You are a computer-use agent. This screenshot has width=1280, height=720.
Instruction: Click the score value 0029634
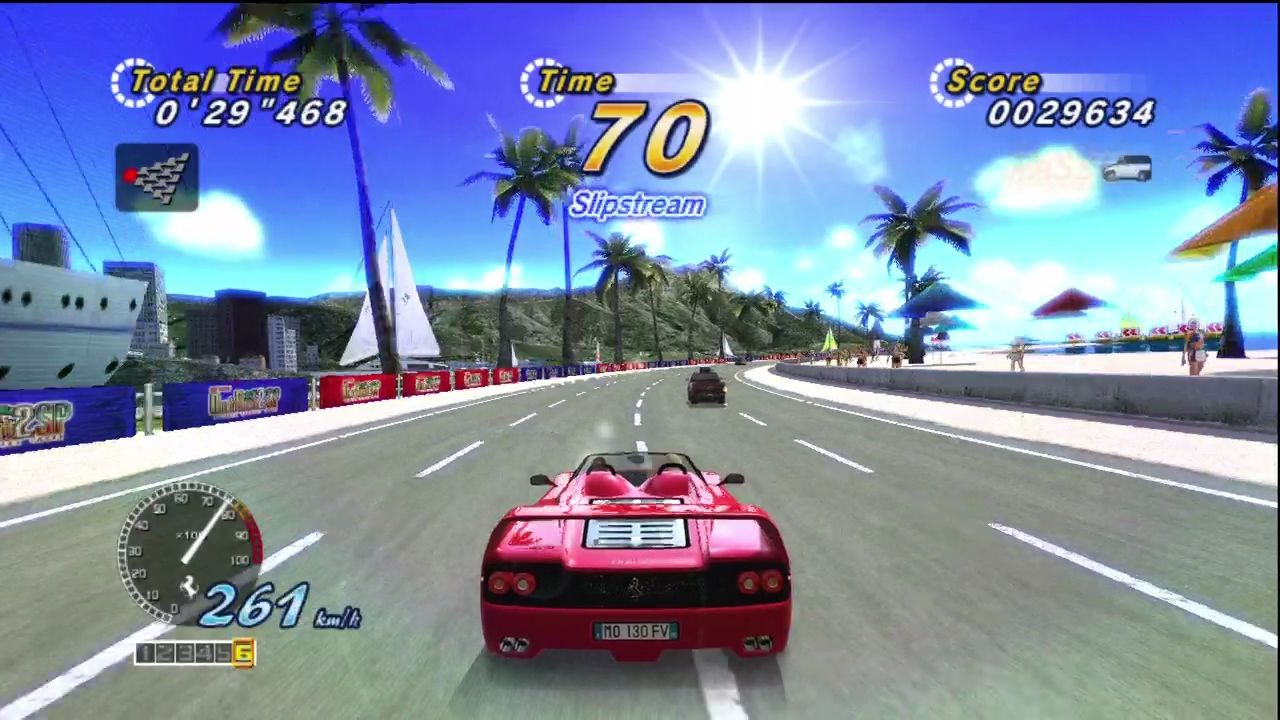pos(1070,114)
